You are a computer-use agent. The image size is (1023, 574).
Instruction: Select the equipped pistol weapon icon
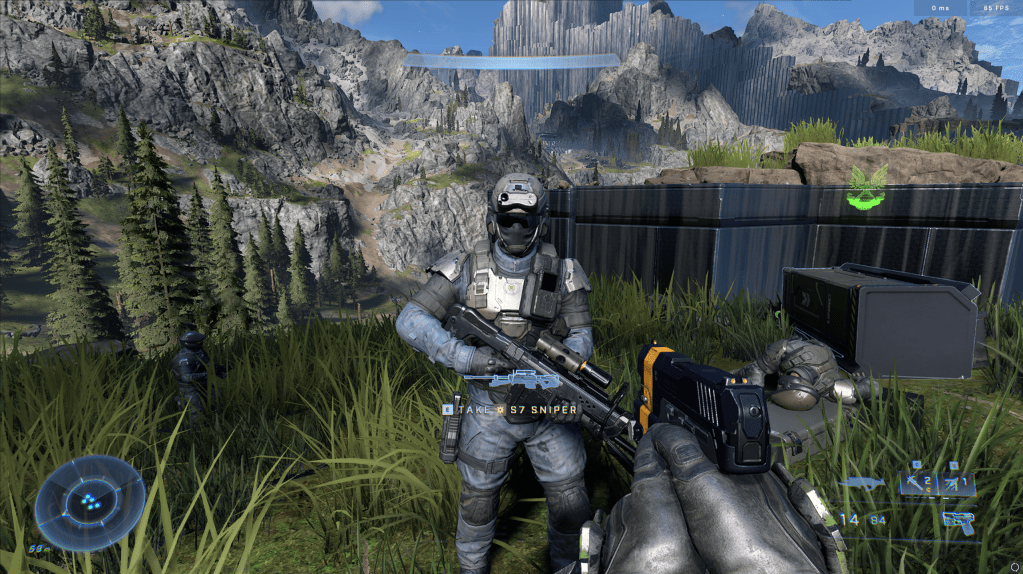[957, 520]
